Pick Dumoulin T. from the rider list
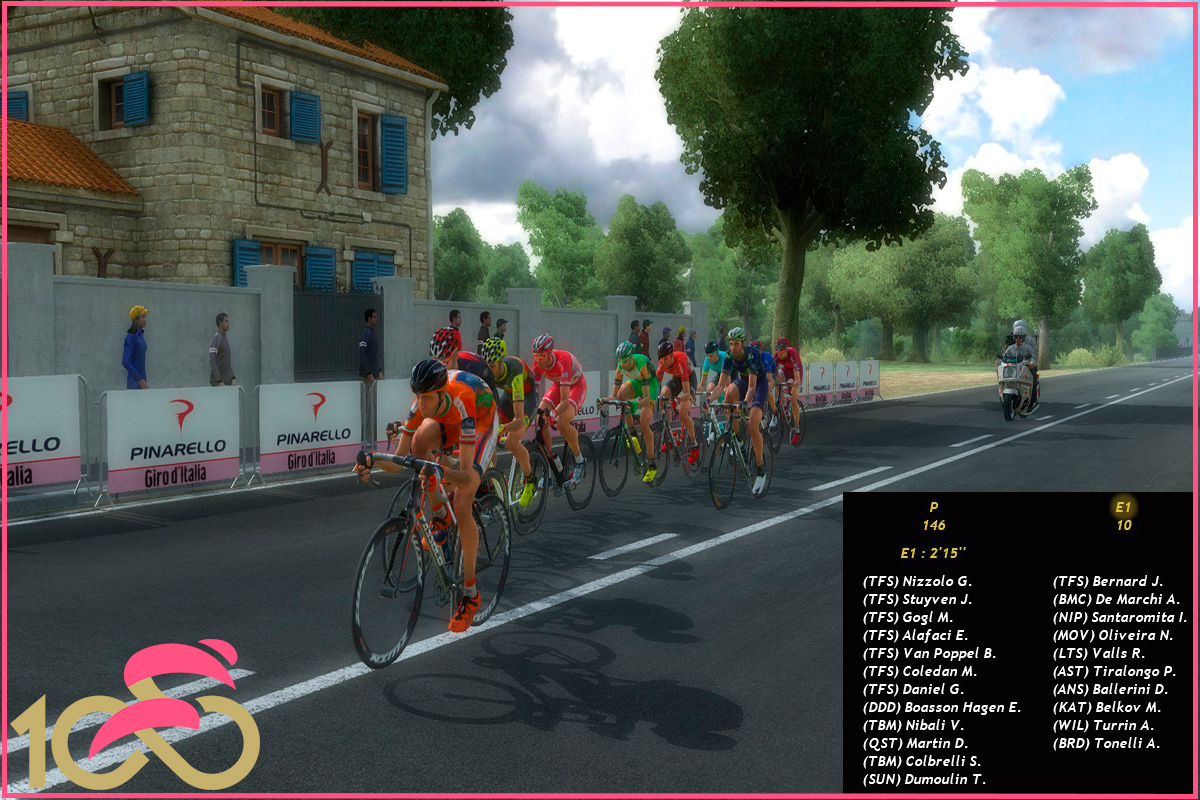Screen dimensions: 1200x800 (x=924, y=779)
